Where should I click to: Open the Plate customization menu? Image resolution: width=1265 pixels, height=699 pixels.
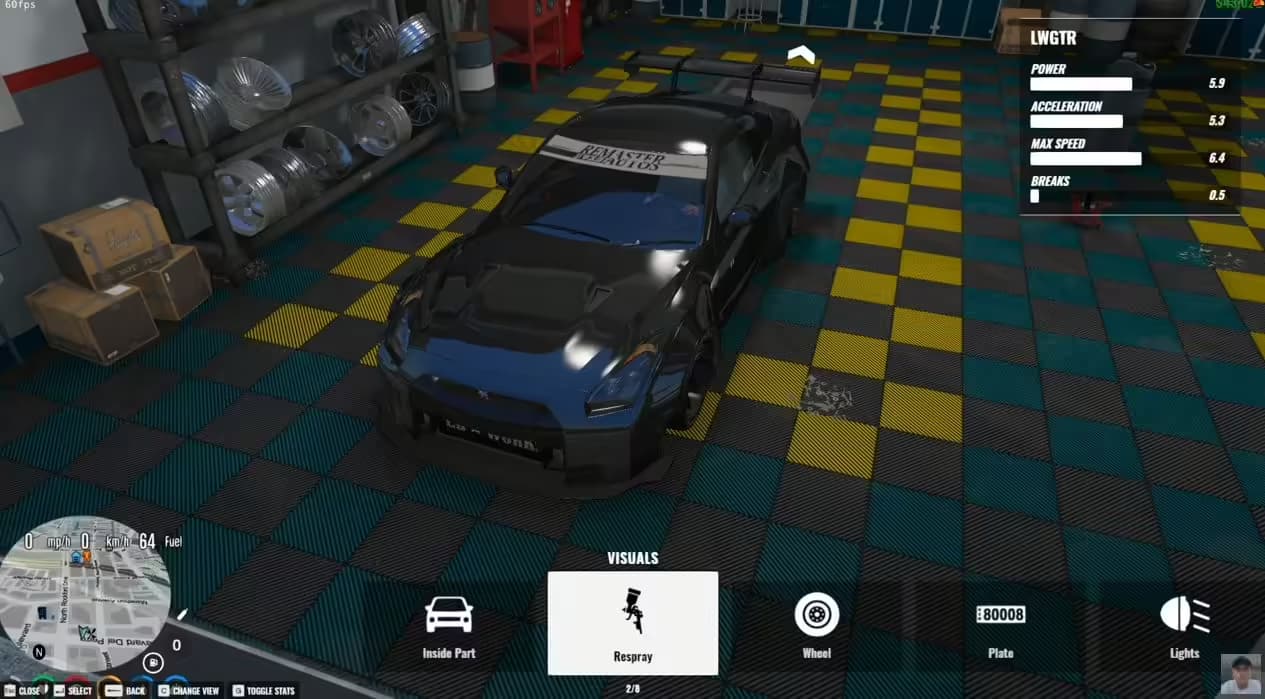(1000, 624)
